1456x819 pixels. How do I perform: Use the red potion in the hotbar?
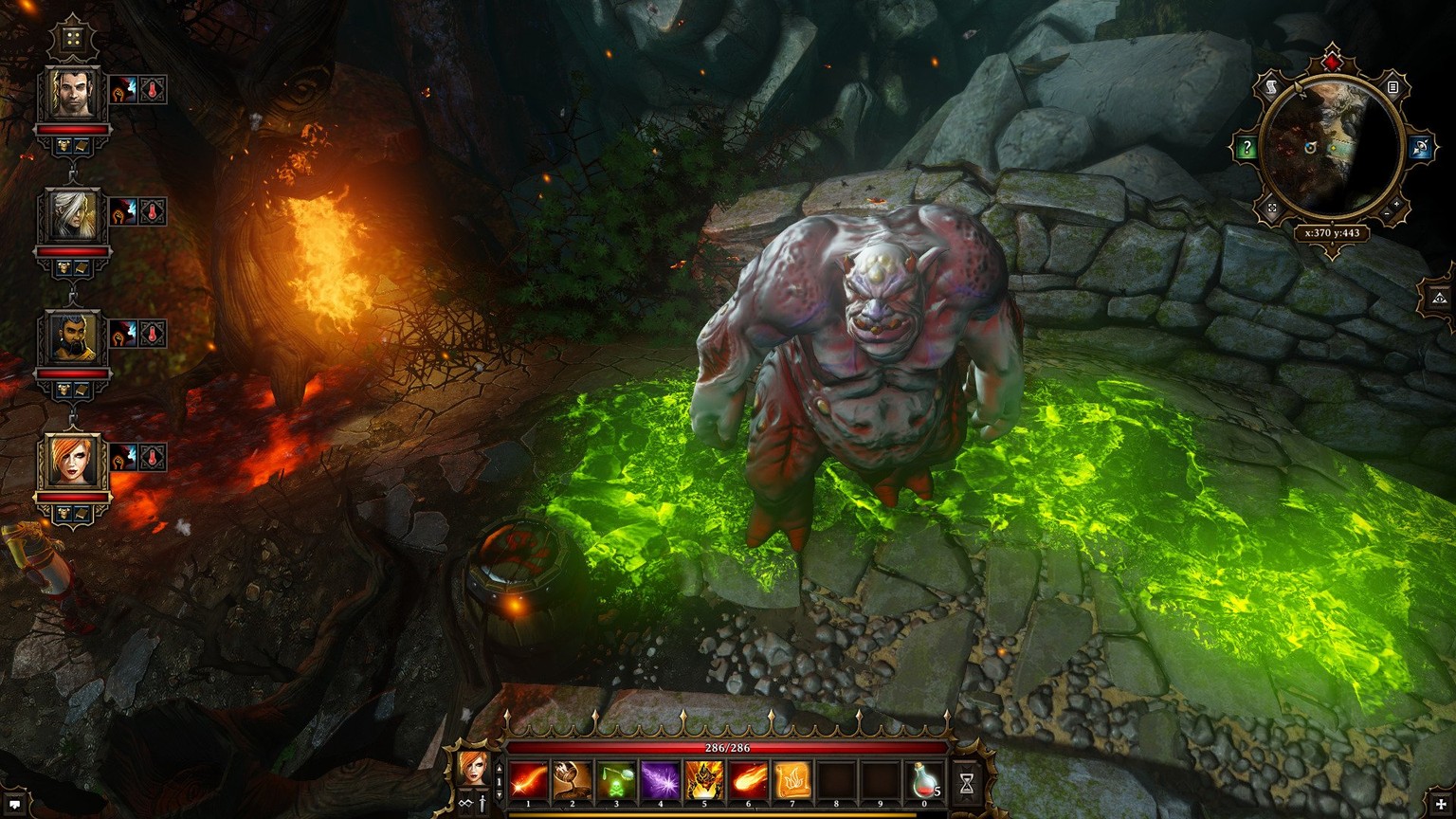(x=924, y=780)
